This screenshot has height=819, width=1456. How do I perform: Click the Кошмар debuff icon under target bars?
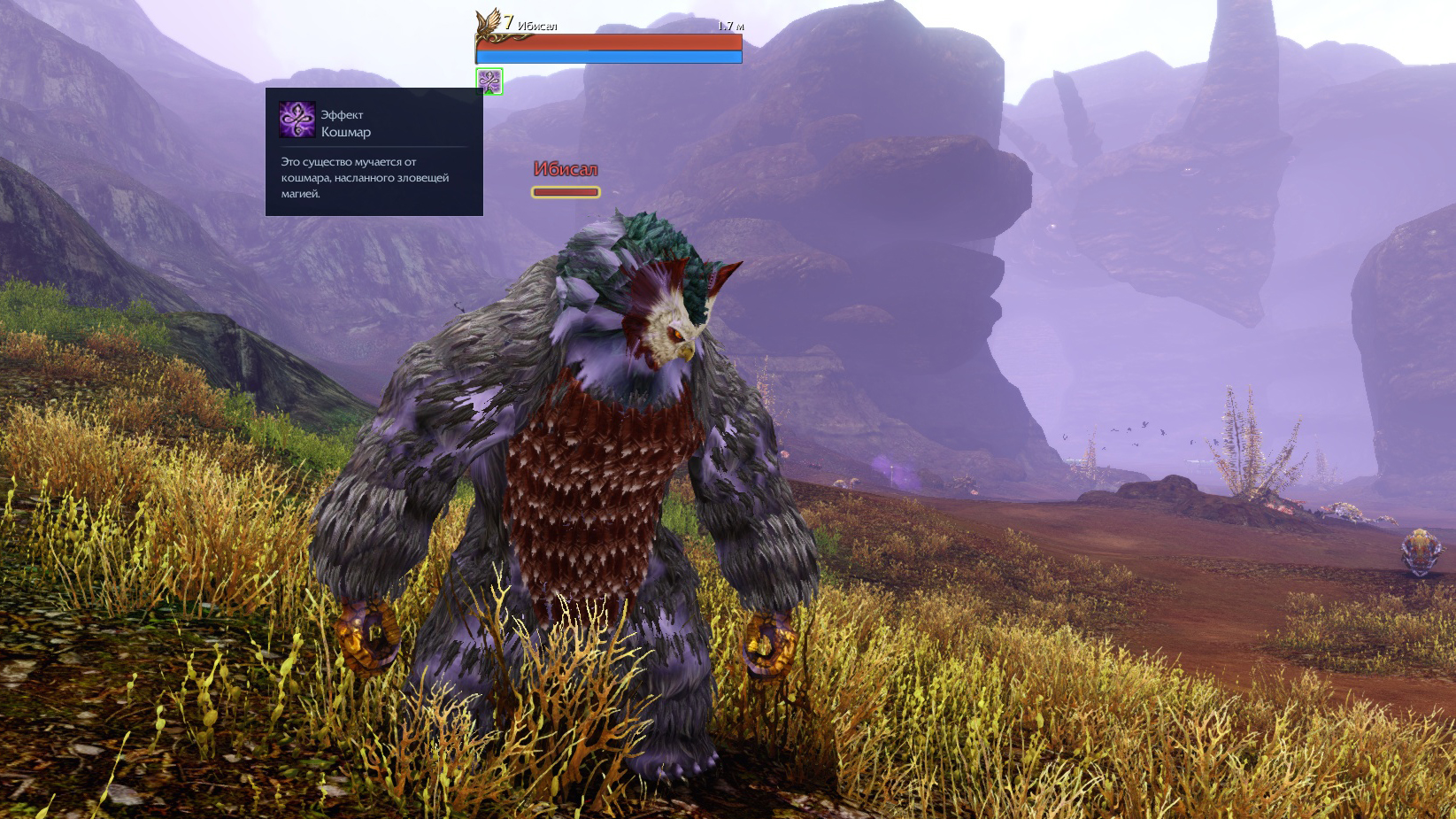pos(489,81)
